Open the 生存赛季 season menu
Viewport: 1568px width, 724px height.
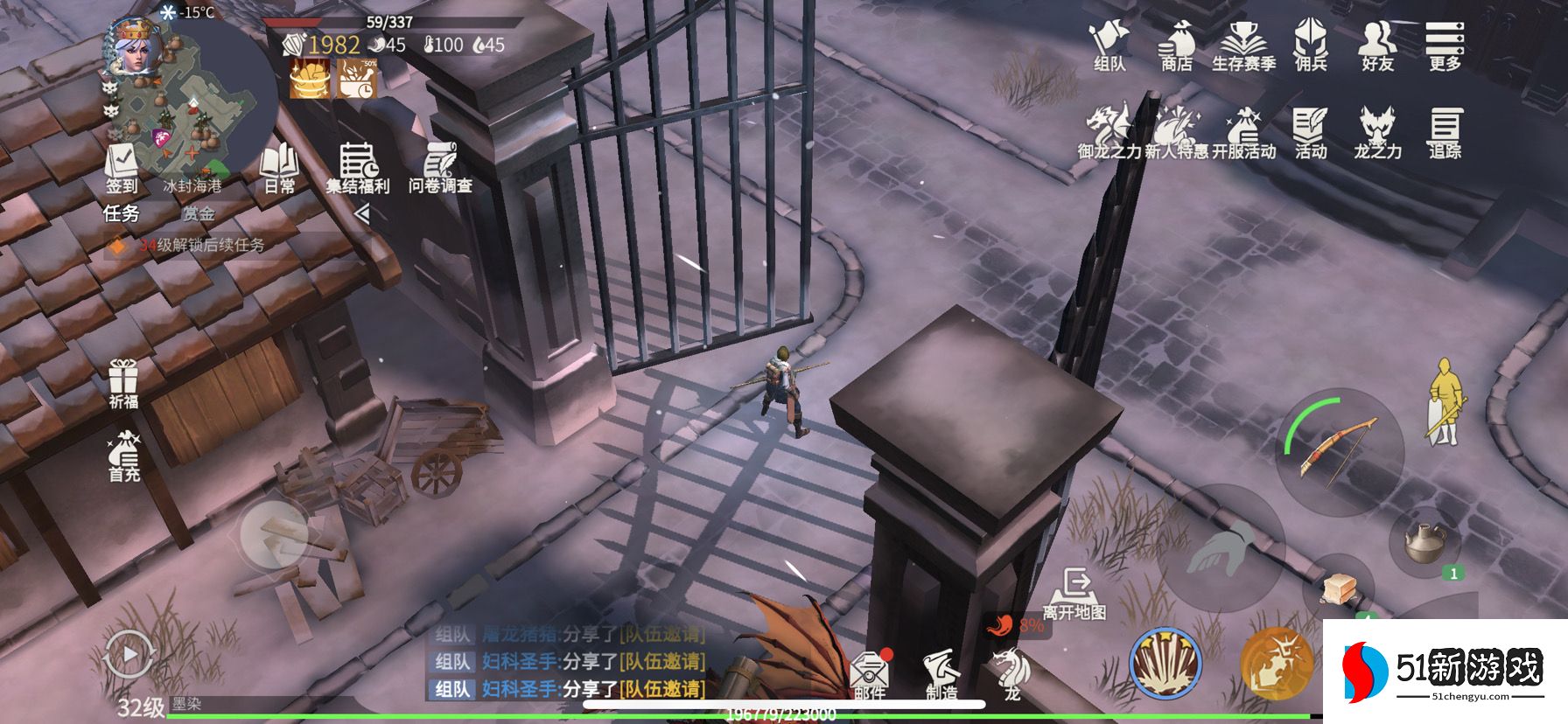[1242, 44]
